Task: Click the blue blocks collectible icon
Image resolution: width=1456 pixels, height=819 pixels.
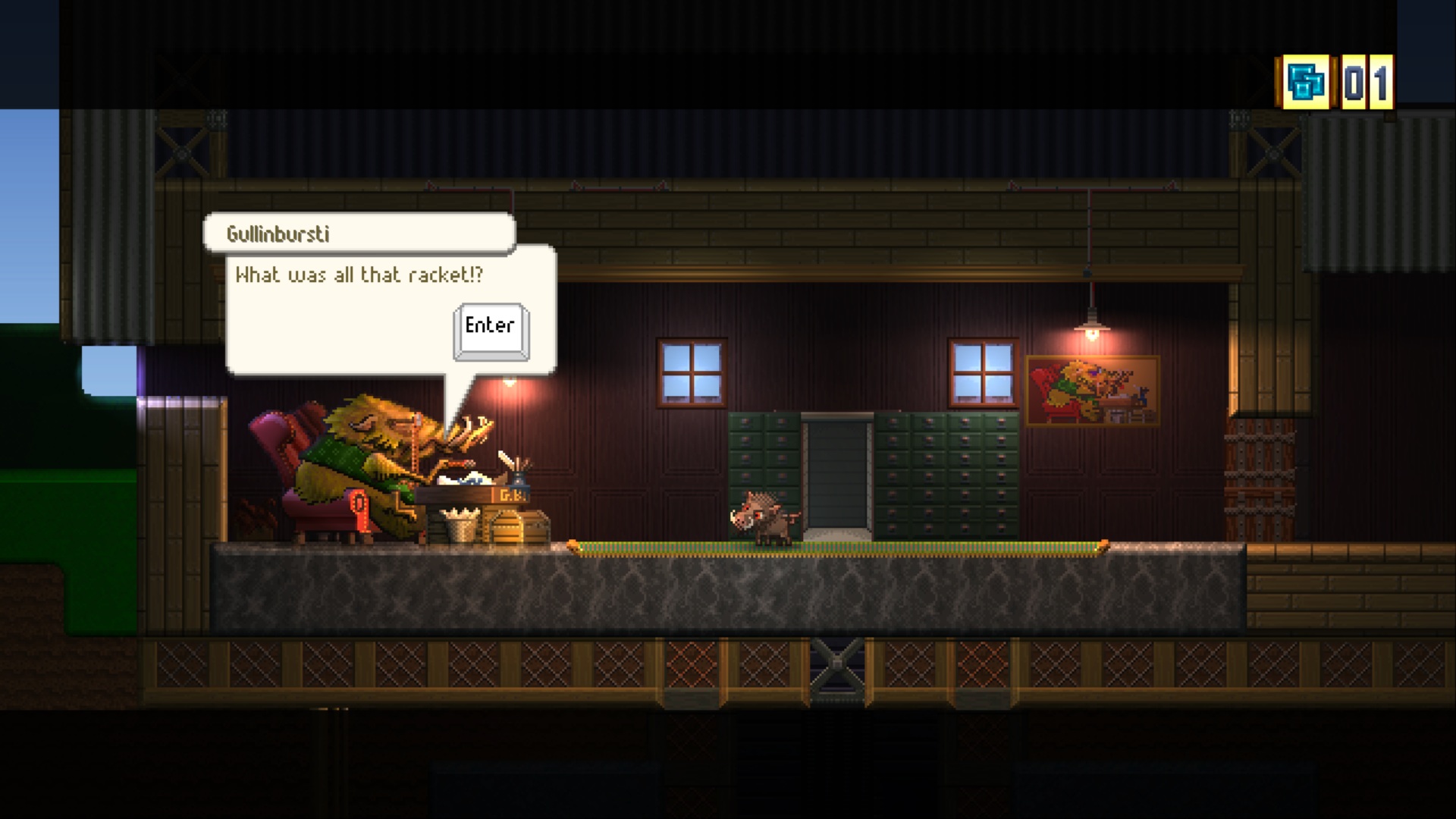Action: (x=1307, y=83)
